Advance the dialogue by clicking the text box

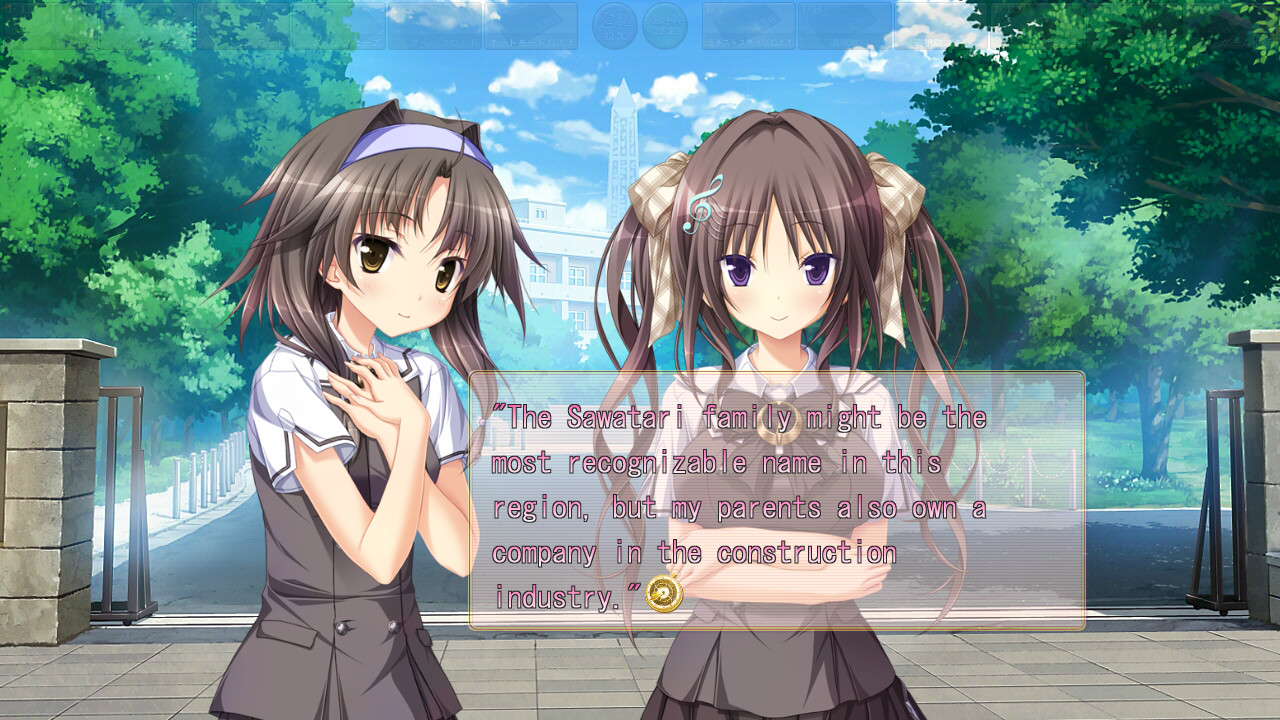tap(776, 500)
